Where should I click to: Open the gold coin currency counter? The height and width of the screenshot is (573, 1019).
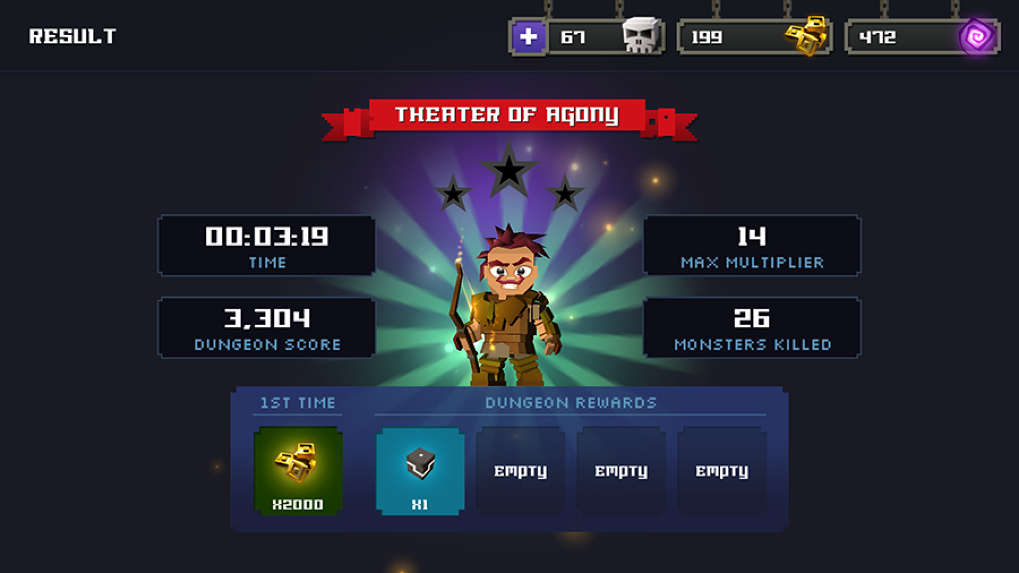pos(755,38)
